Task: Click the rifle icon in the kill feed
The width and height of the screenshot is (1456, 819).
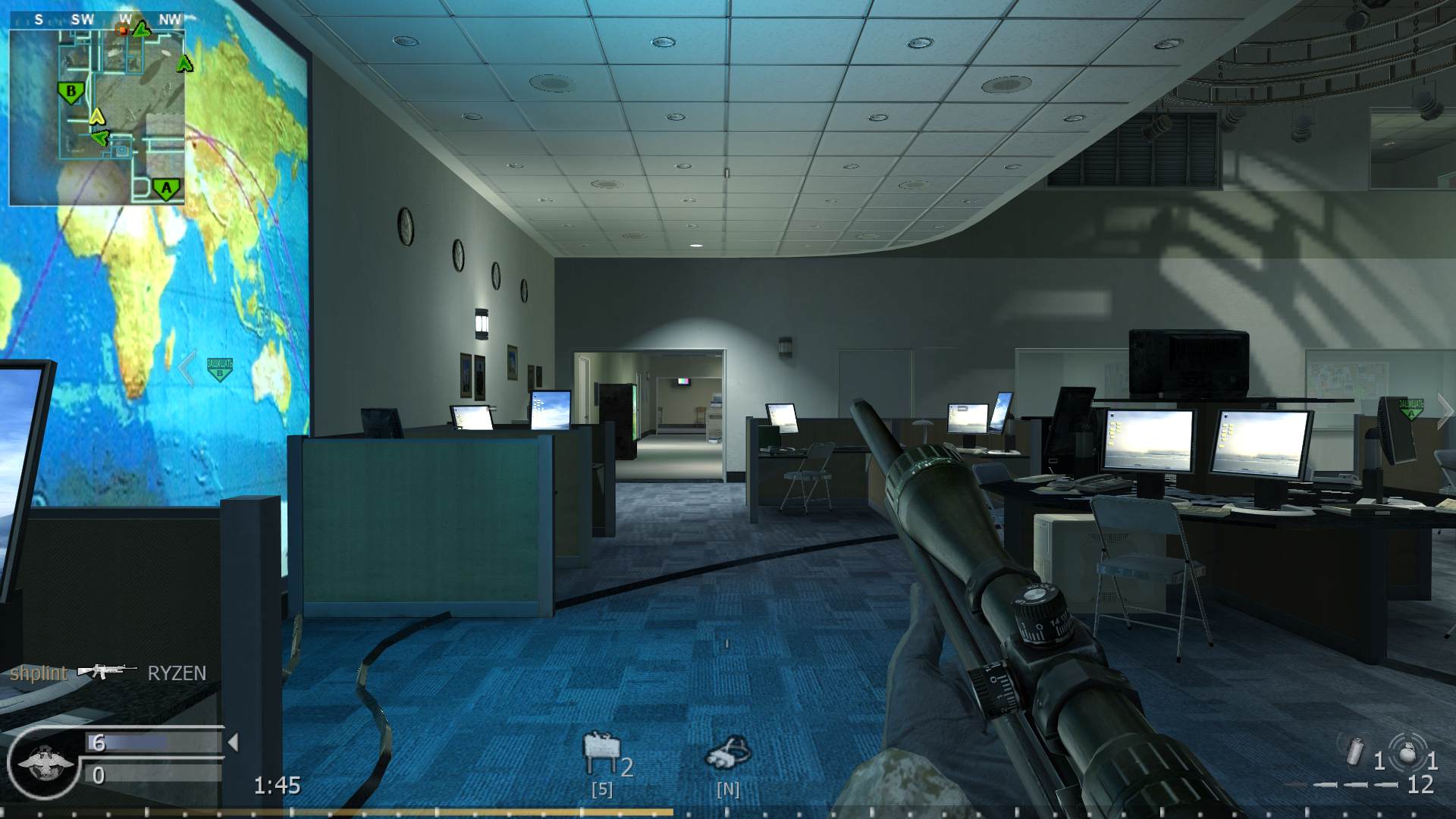Action: (x=106, y=672)
